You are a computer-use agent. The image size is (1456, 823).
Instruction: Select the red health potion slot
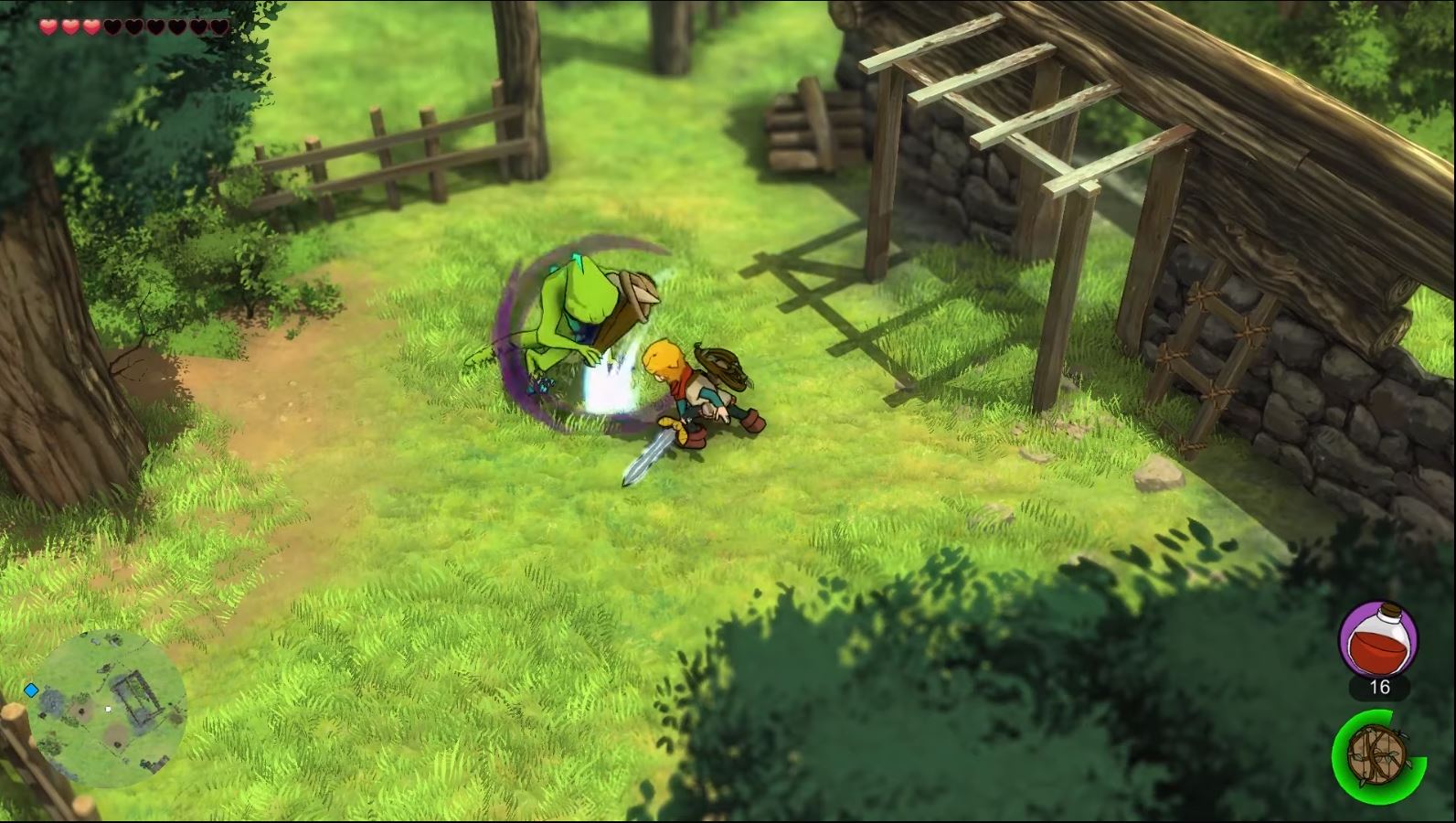(1377, 637)
